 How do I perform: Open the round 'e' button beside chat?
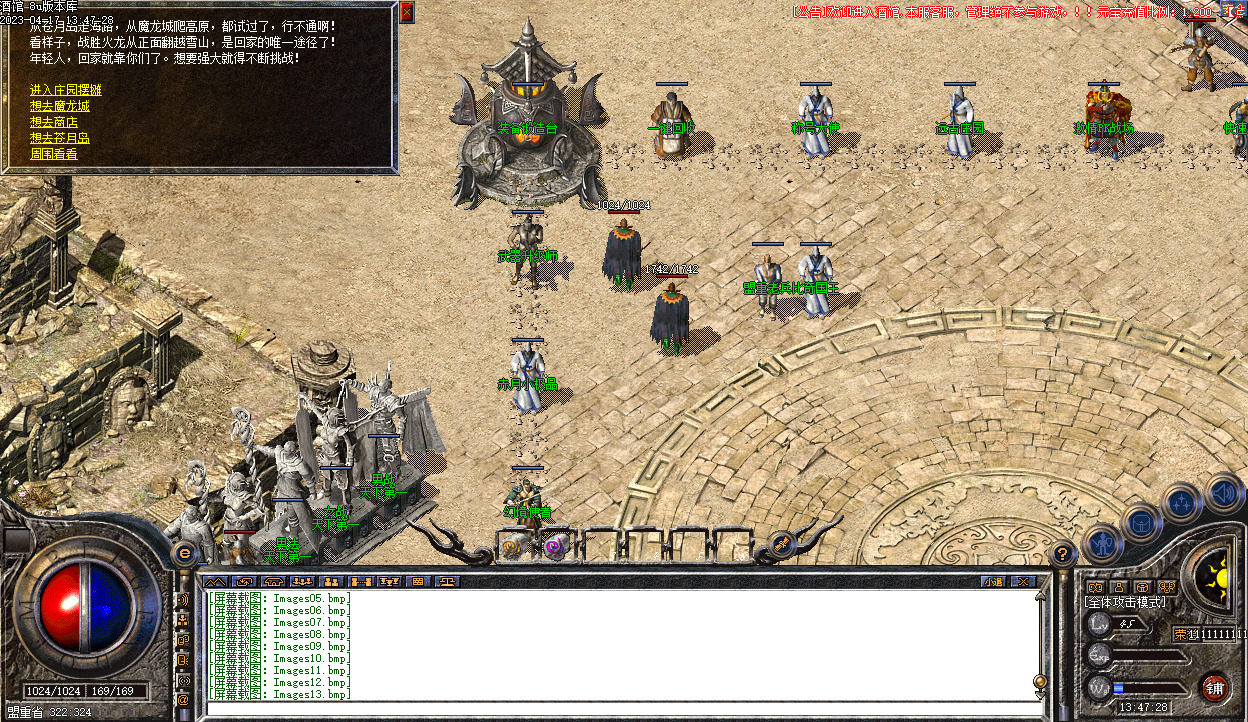(184, 552)
